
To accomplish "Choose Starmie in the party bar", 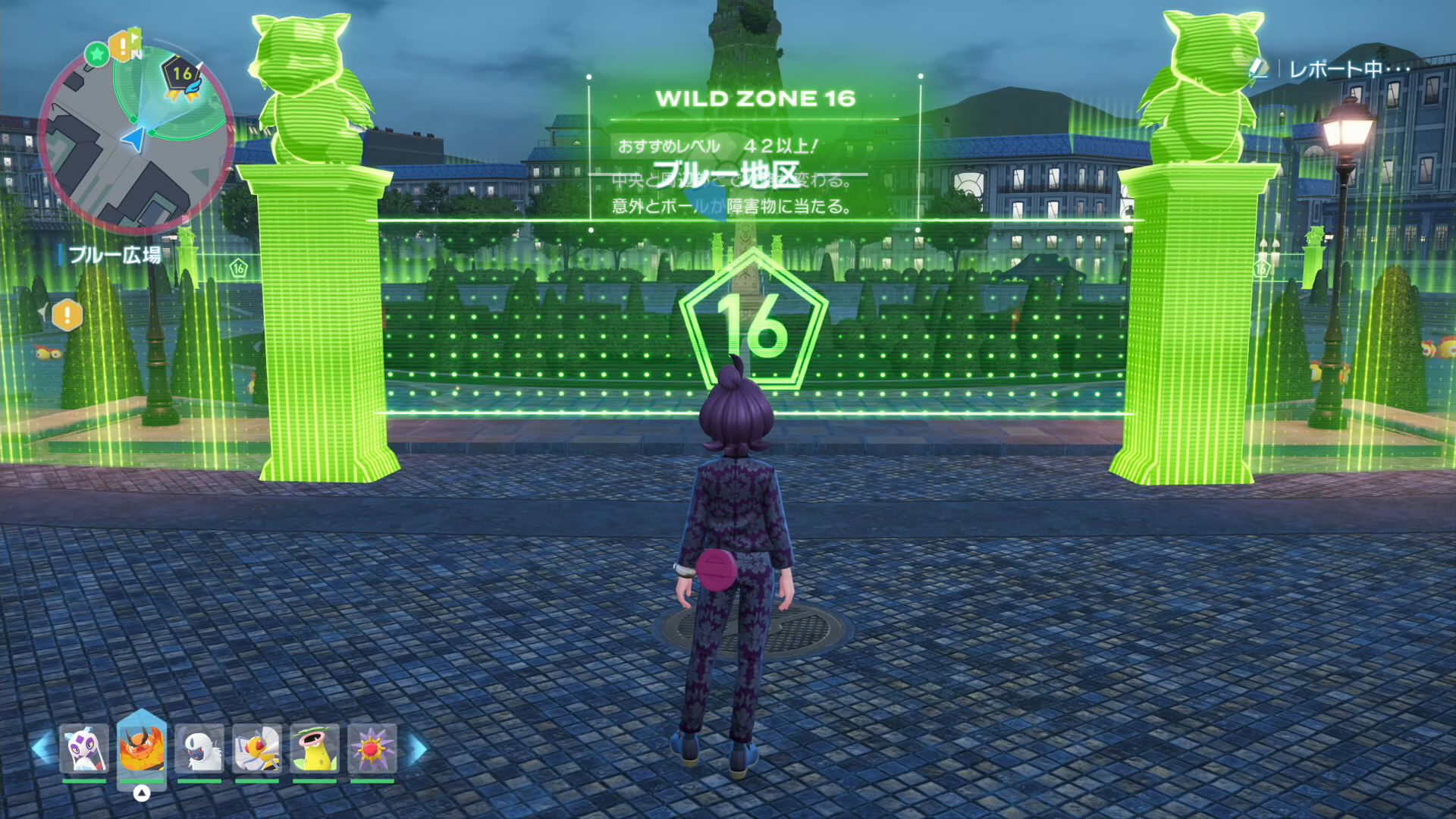I will pyautogui.click(x=372, y=748).
